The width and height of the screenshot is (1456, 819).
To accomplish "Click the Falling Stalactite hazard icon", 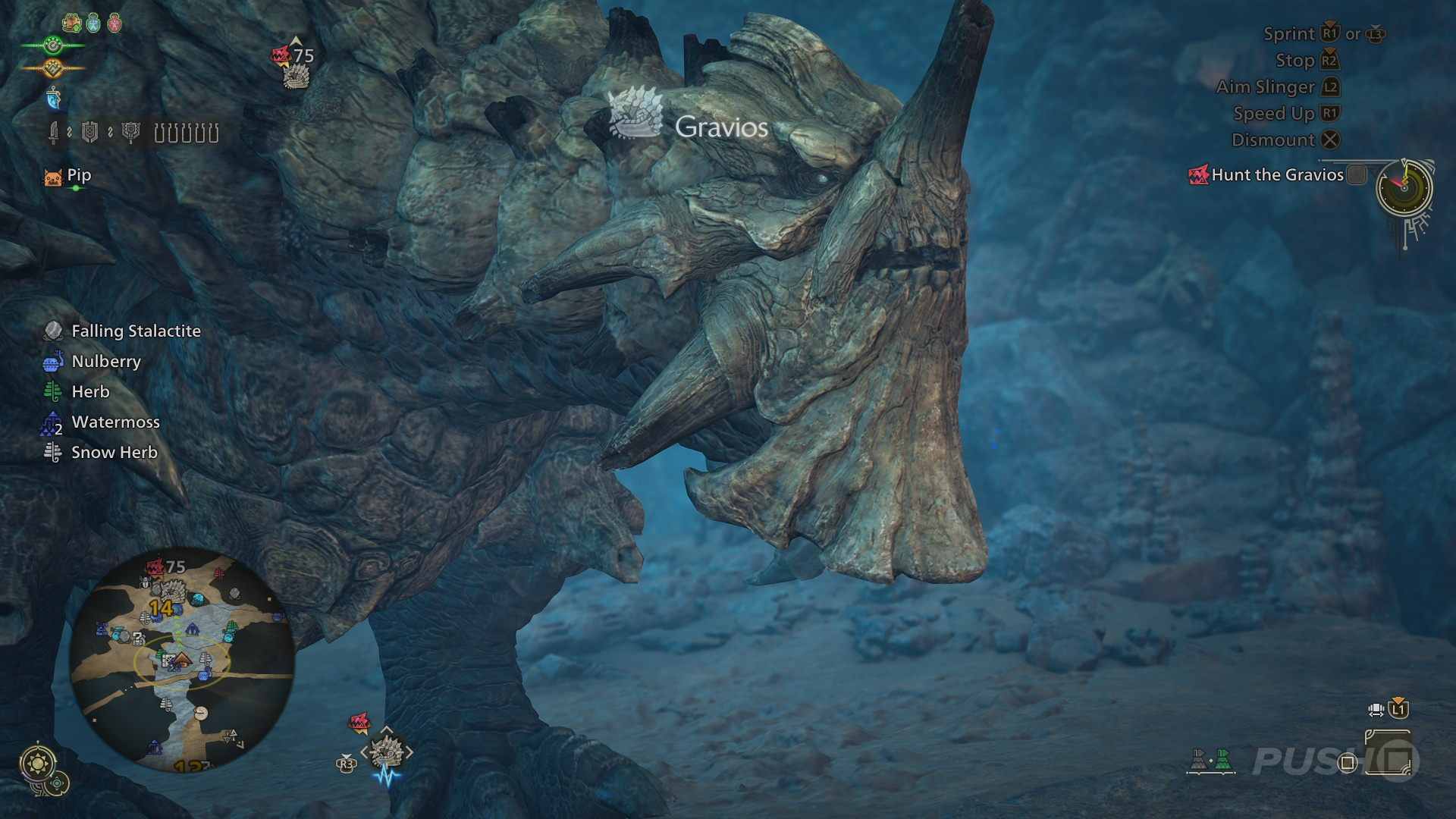I will click(x=53, y=331).
